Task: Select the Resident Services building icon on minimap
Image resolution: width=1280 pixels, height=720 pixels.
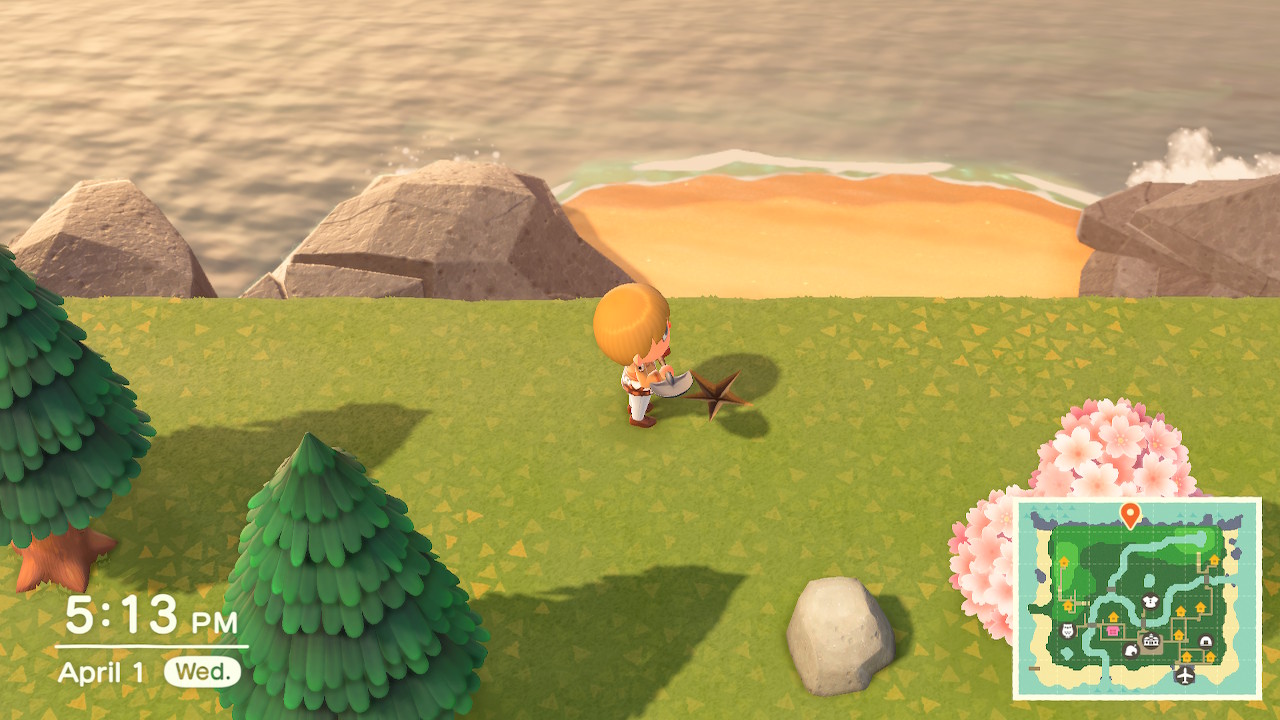Action: pos(1151,640)
